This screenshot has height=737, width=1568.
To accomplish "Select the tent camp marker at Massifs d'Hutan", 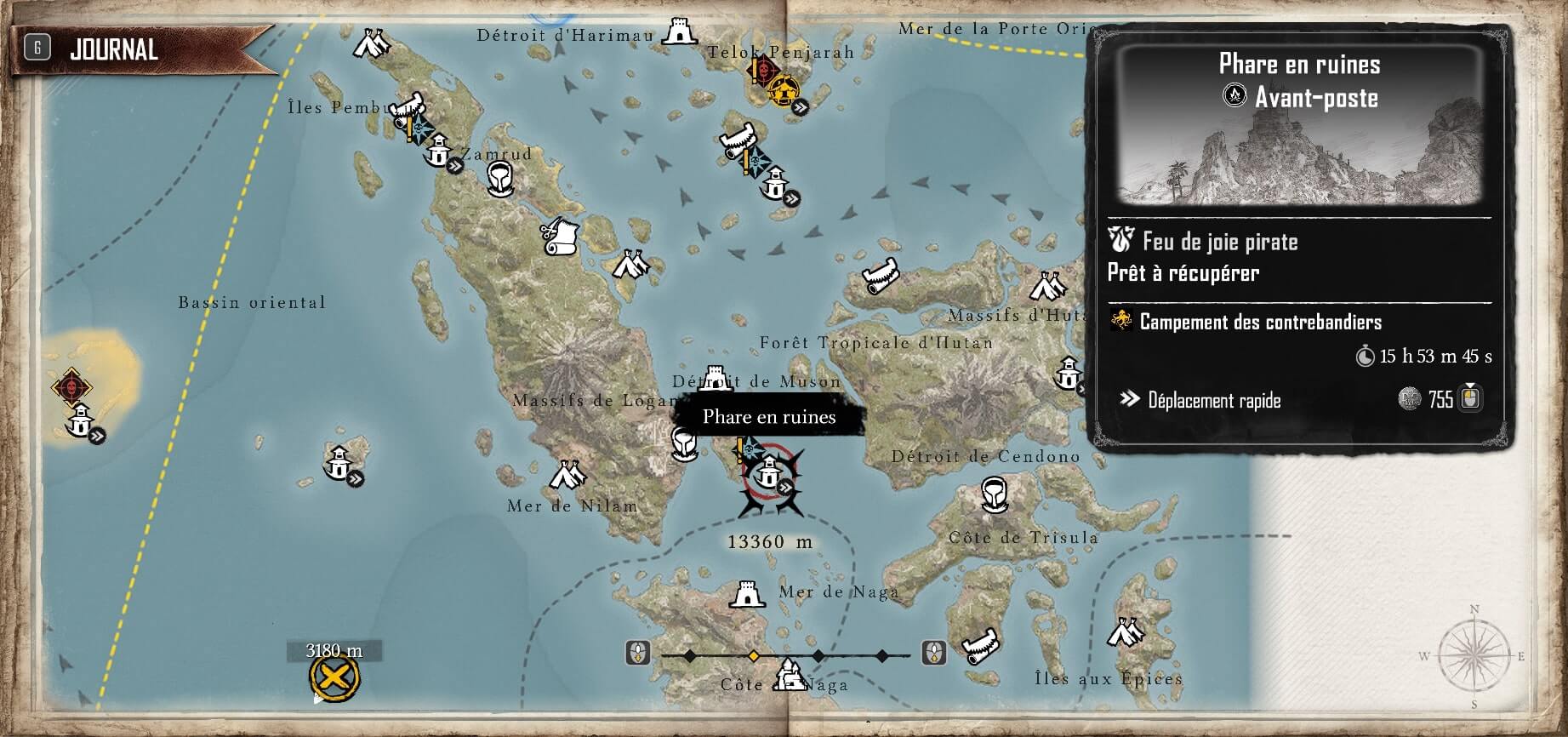I will click(x=1047, y=286).
